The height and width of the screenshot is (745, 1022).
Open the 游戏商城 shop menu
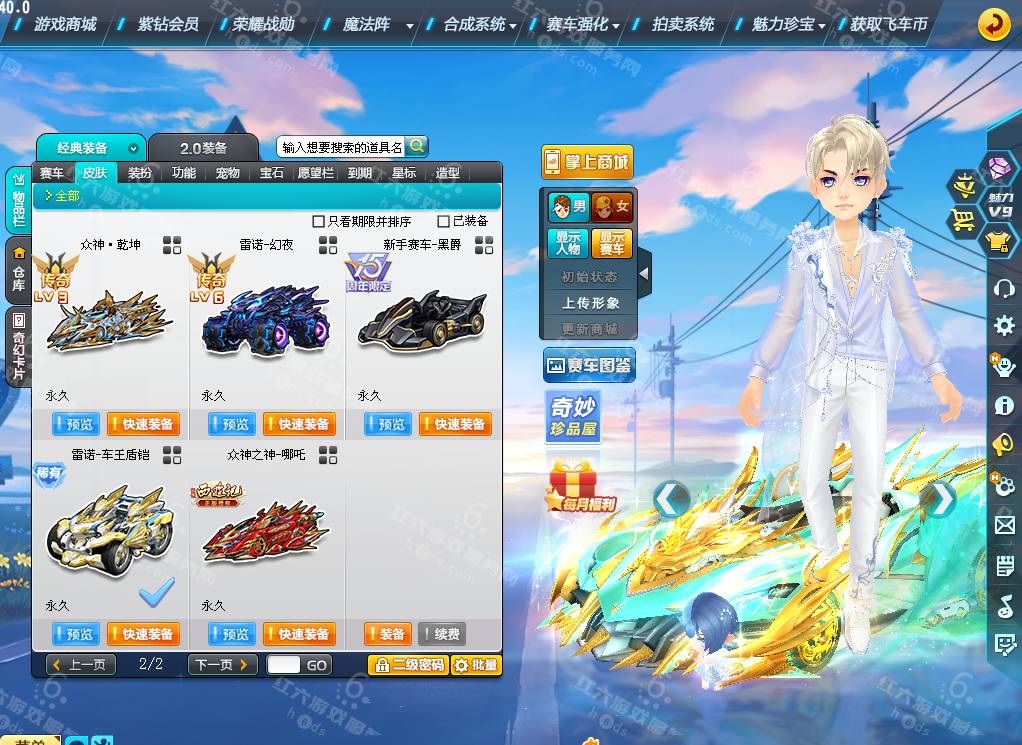[65, 24]
